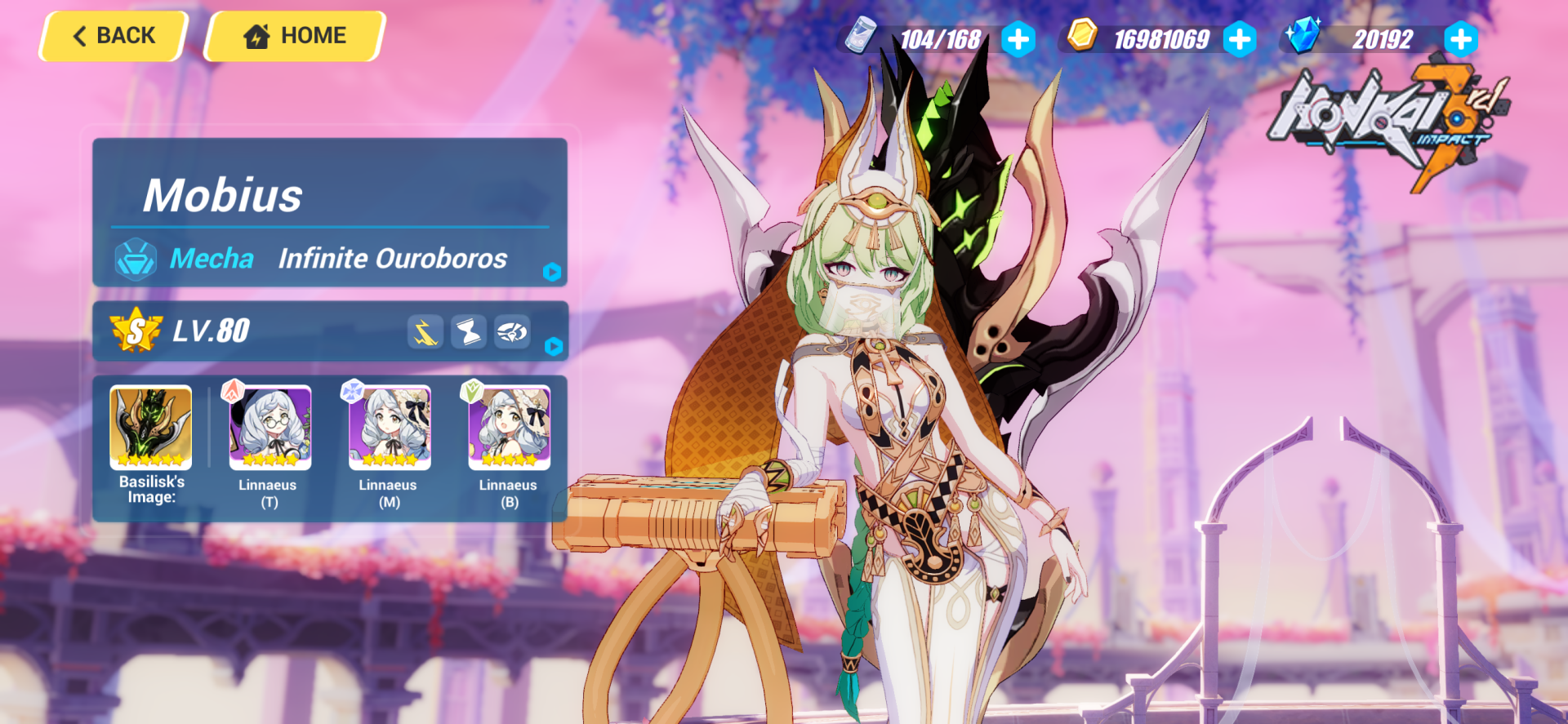Go to HOME screen

294,35
